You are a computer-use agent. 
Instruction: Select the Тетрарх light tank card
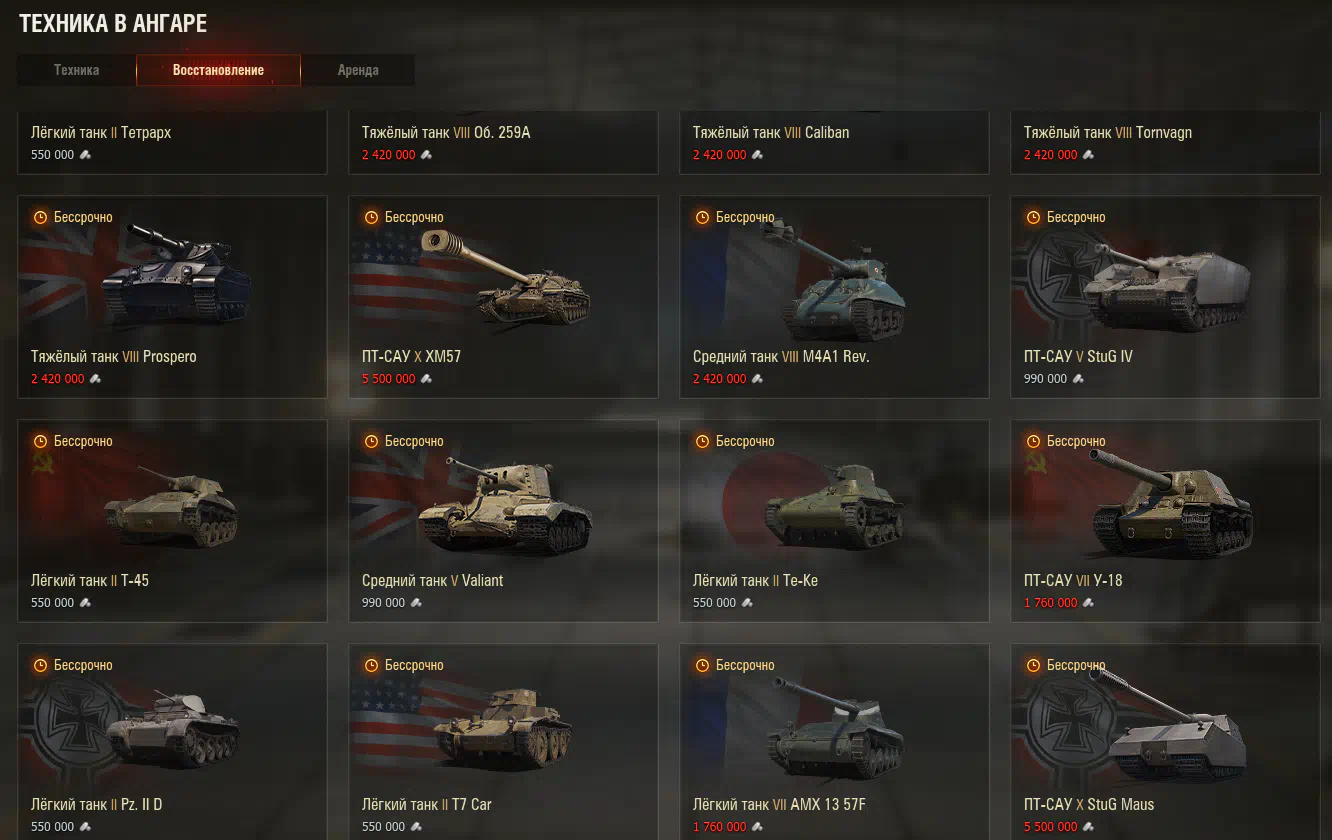(172, 142)
